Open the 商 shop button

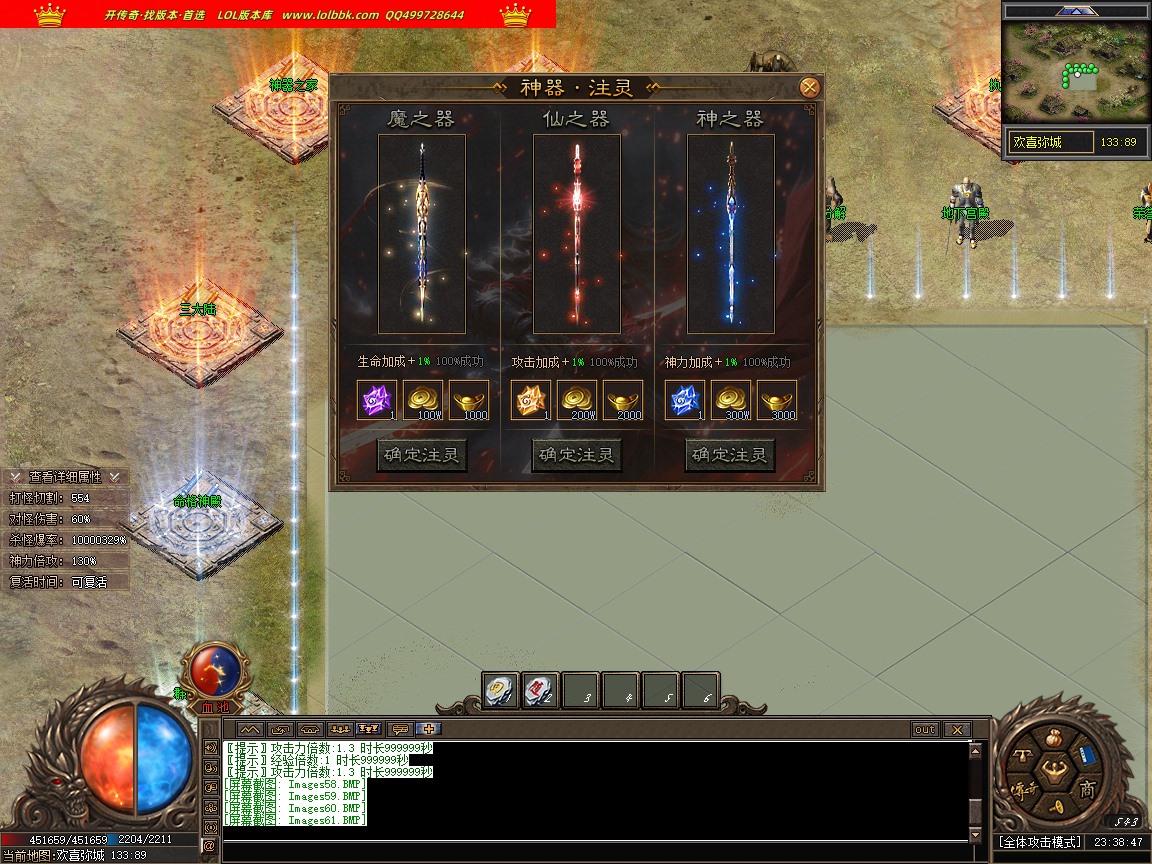[x=1087, y=789]
